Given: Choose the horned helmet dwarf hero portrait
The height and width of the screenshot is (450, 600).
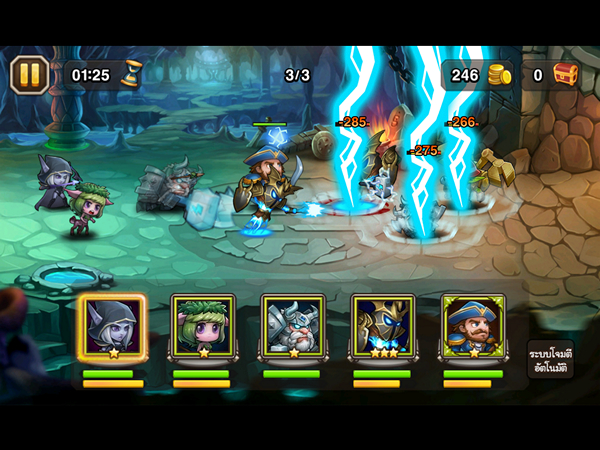Looking at the screenshot, I should coord(292,327).
